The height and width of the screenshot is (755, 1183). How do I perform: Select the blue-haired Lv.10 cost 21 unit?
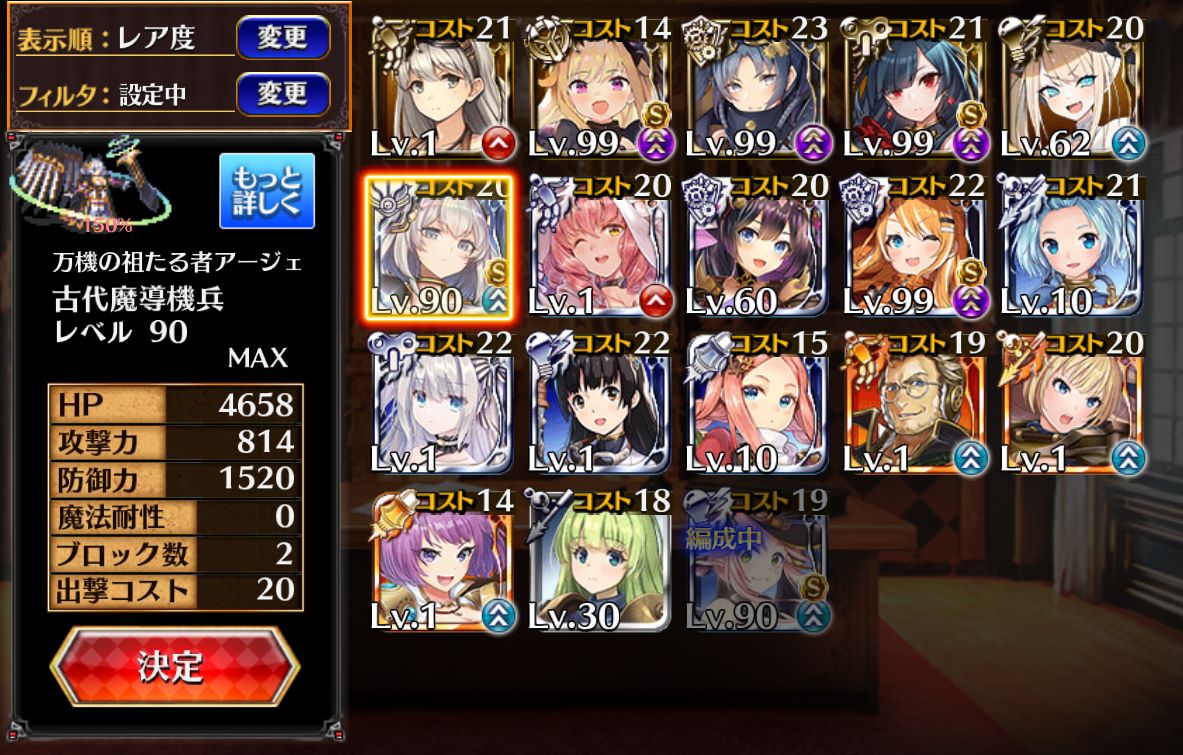coord(1072,248)
